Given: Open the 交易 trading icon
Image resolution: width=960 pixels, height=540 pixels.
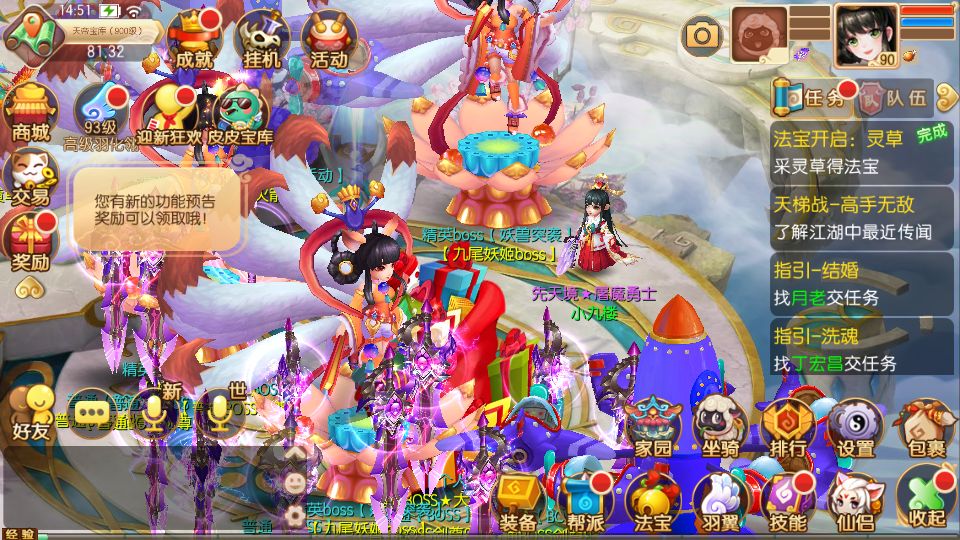Looking at the screenshot, I should (29, 178).
